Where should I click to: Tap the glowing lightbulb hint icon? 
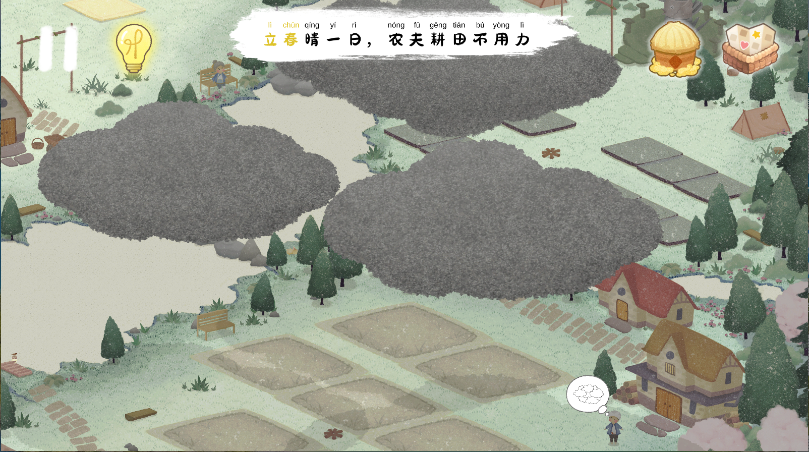click(x=130, y=48)
